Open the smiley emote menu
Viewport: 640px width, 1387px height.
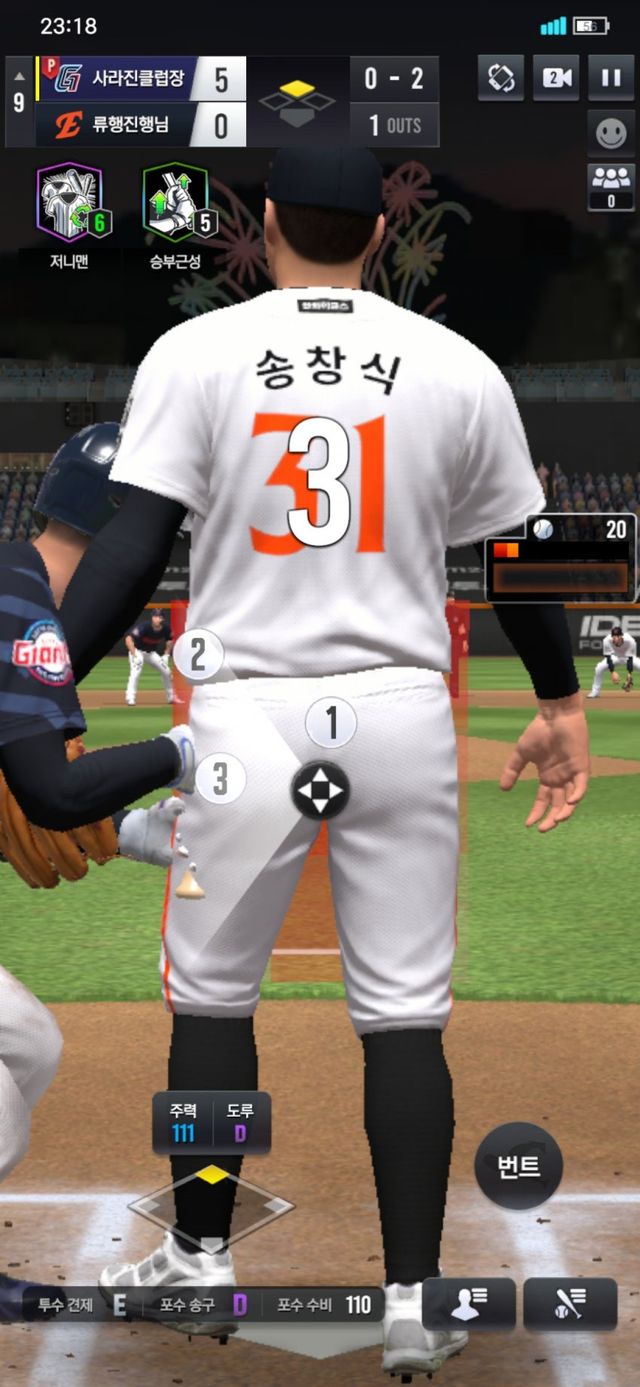[x=610, y=133]
